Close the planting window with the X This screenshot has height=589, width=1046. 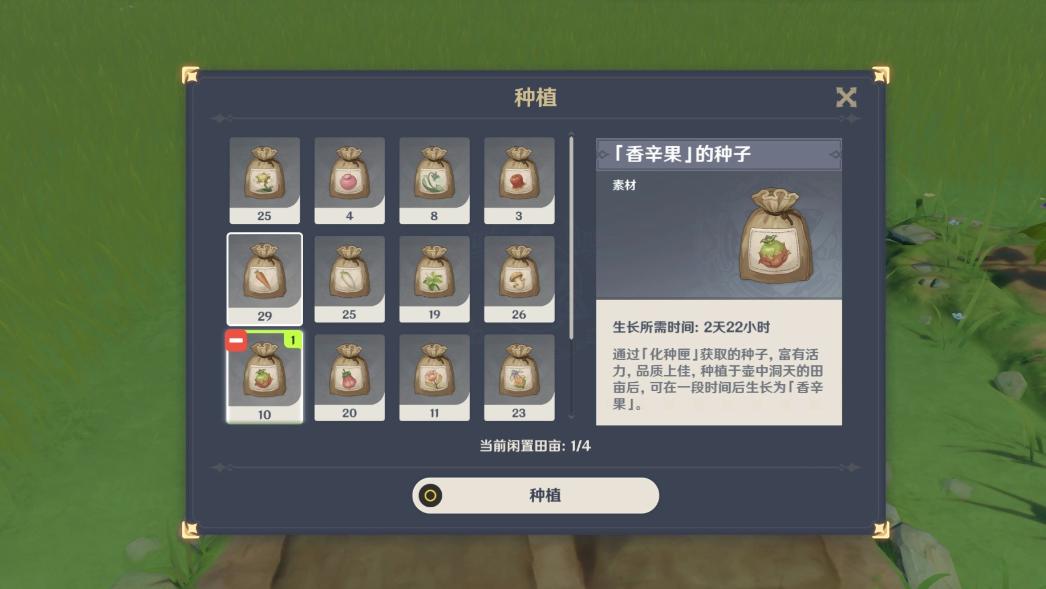coord(846,97)
